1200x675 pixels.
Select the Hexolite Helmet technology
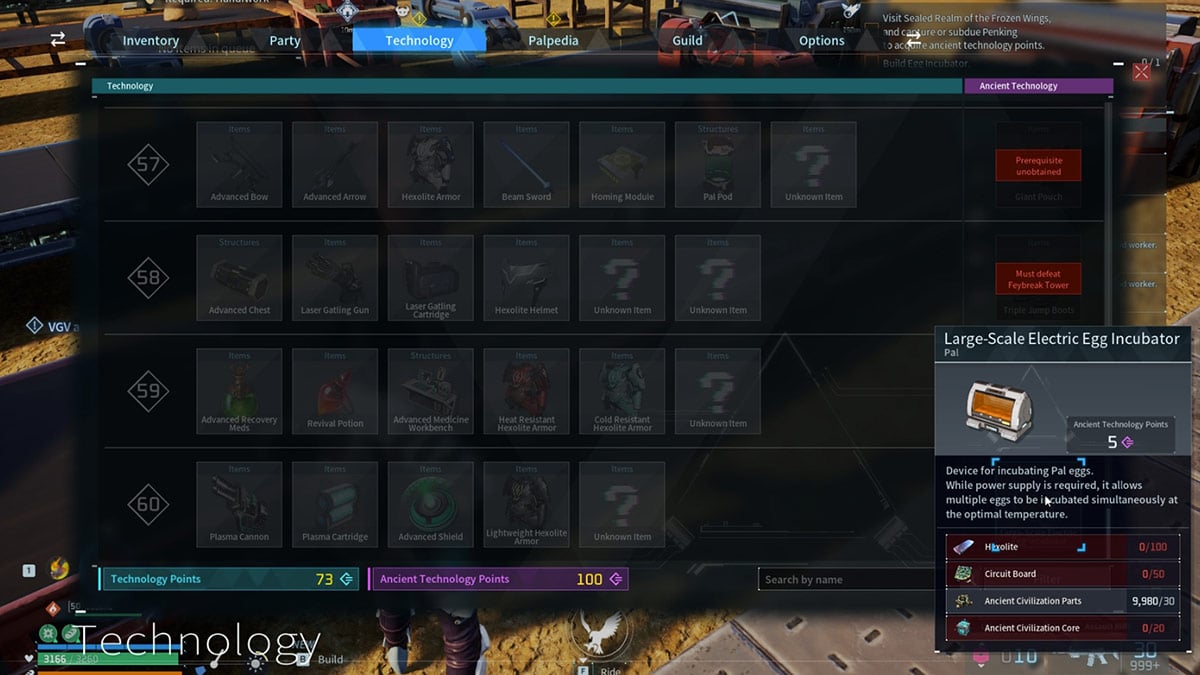526,277
